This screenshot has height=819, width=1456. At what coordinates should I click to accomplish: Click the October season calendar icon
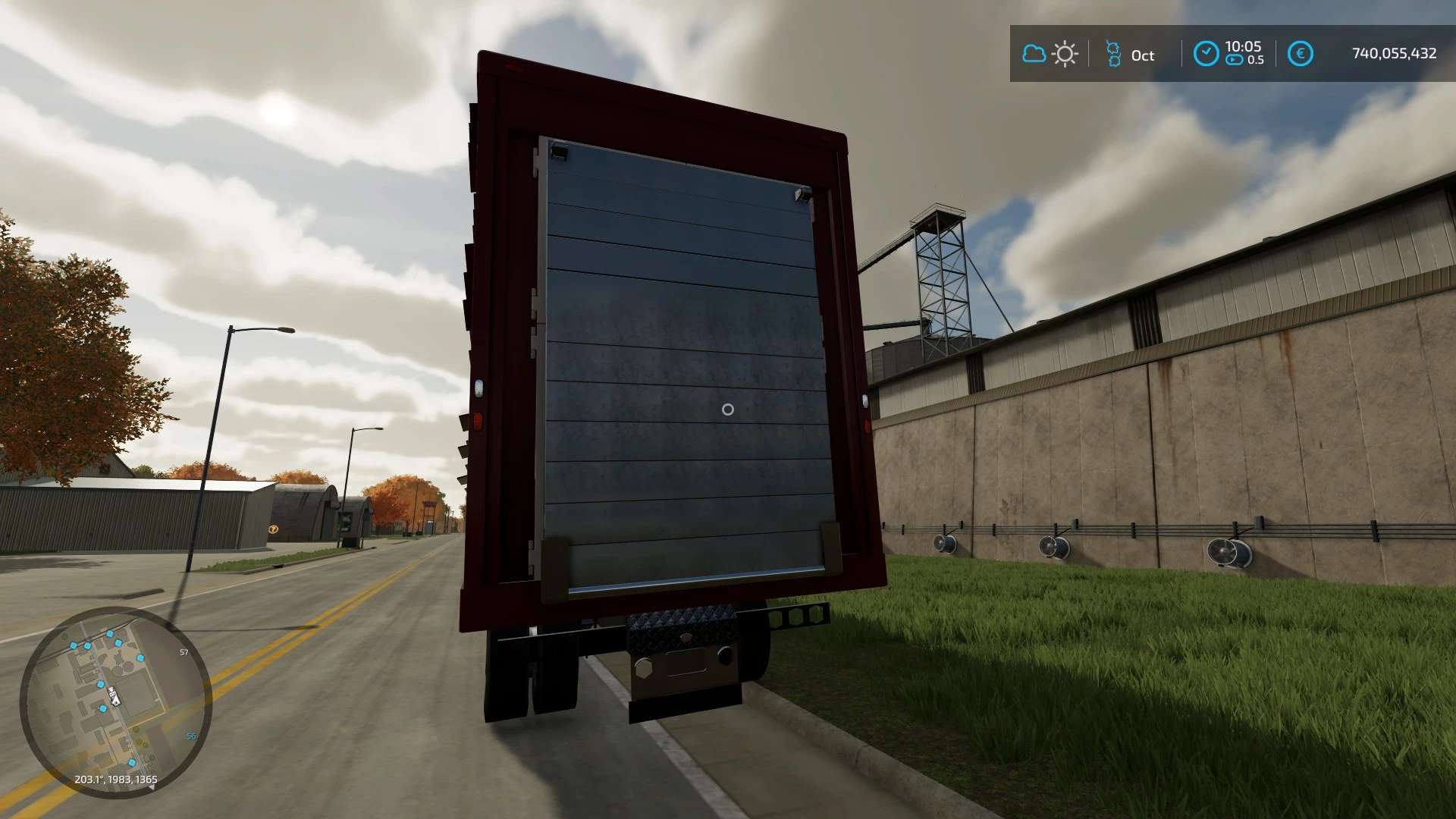coord(1112,54)
